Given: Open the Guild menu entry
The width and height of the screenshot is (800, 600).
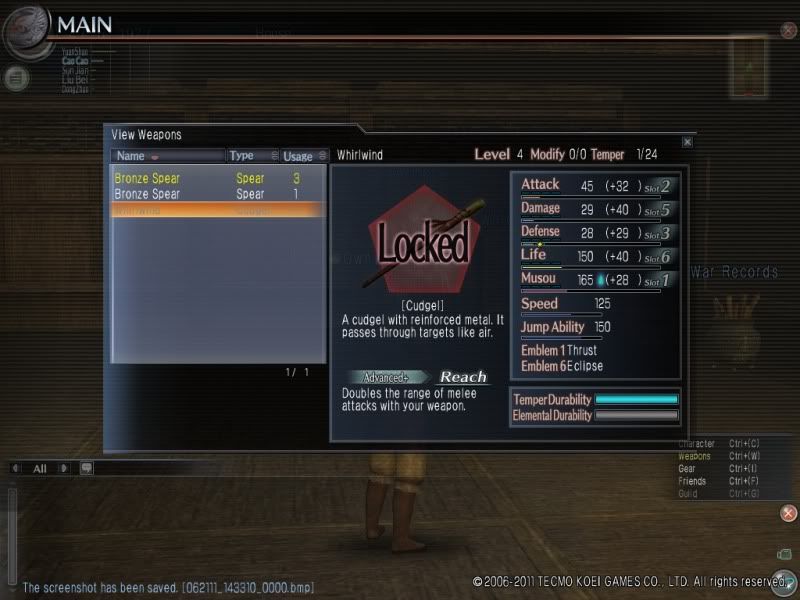Looking at the screenshot, I should pyautogui.click(x=689, y=494).
